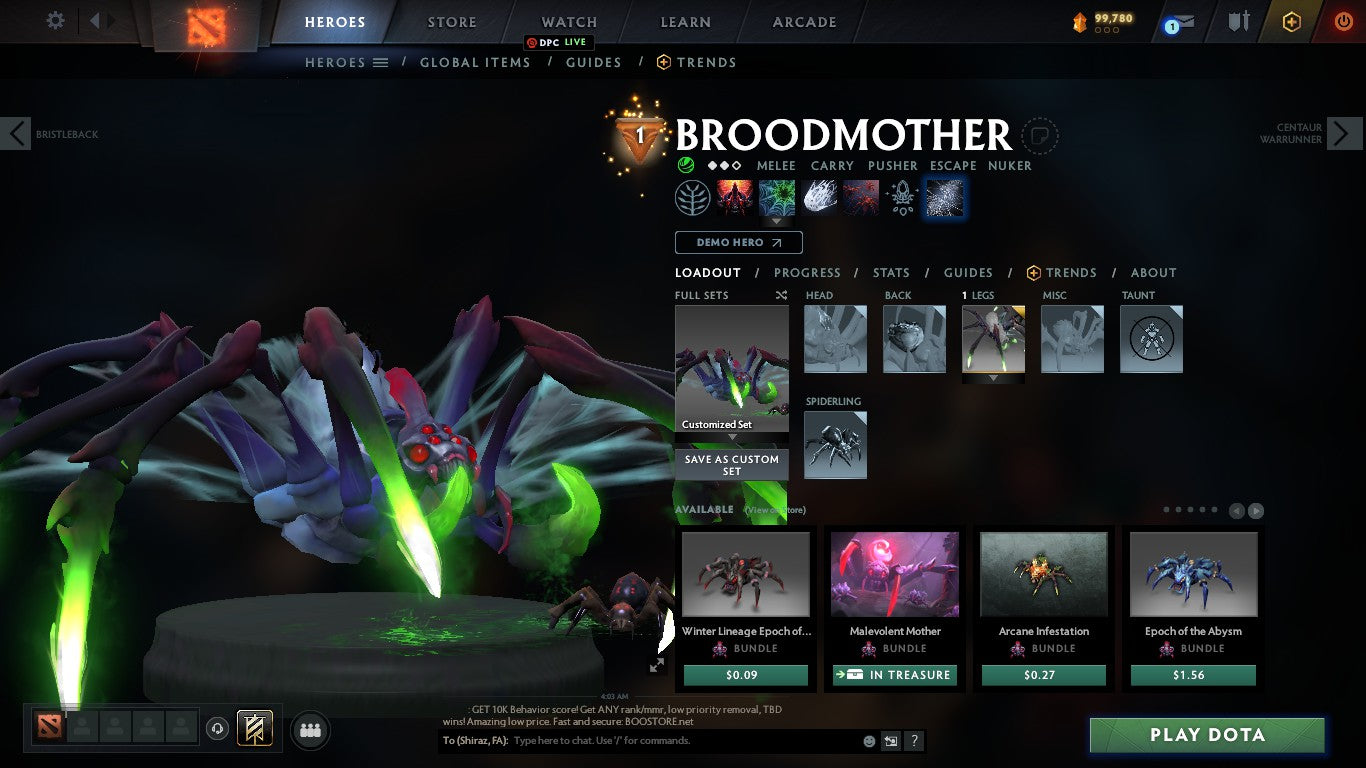This screenshot has height=768, width=1366.
Task: Open the ARCADE menu
Action: click(803, 21)
